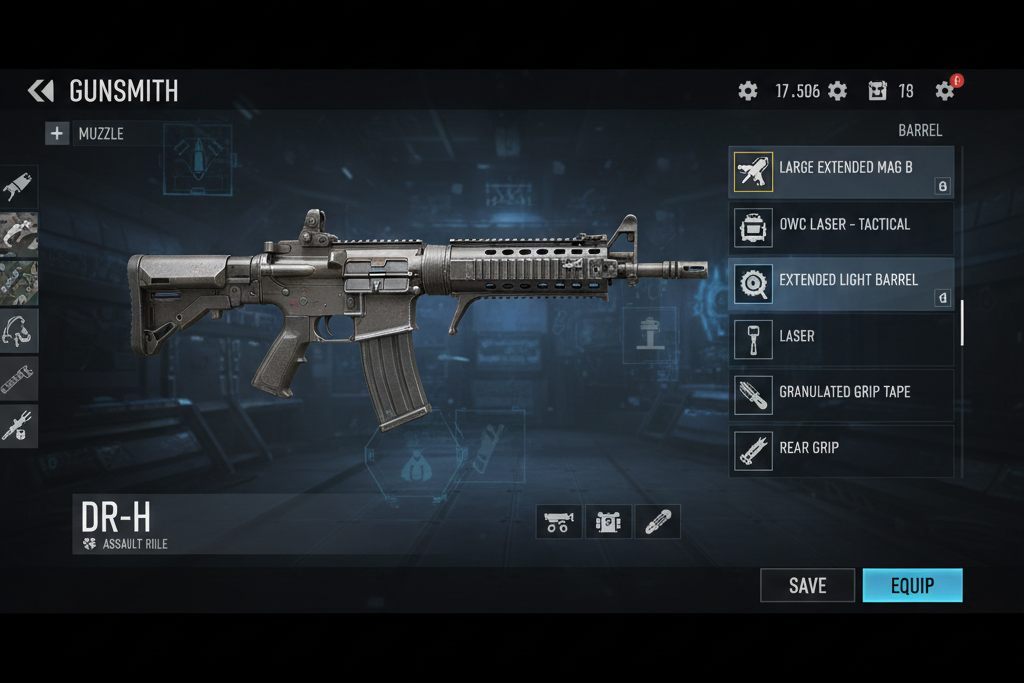Choose Granulated Grip Tape attachment
Image resolution: width=1024 pixels, height=683 pixels.
pyautogui.click(x=842, y=393)
